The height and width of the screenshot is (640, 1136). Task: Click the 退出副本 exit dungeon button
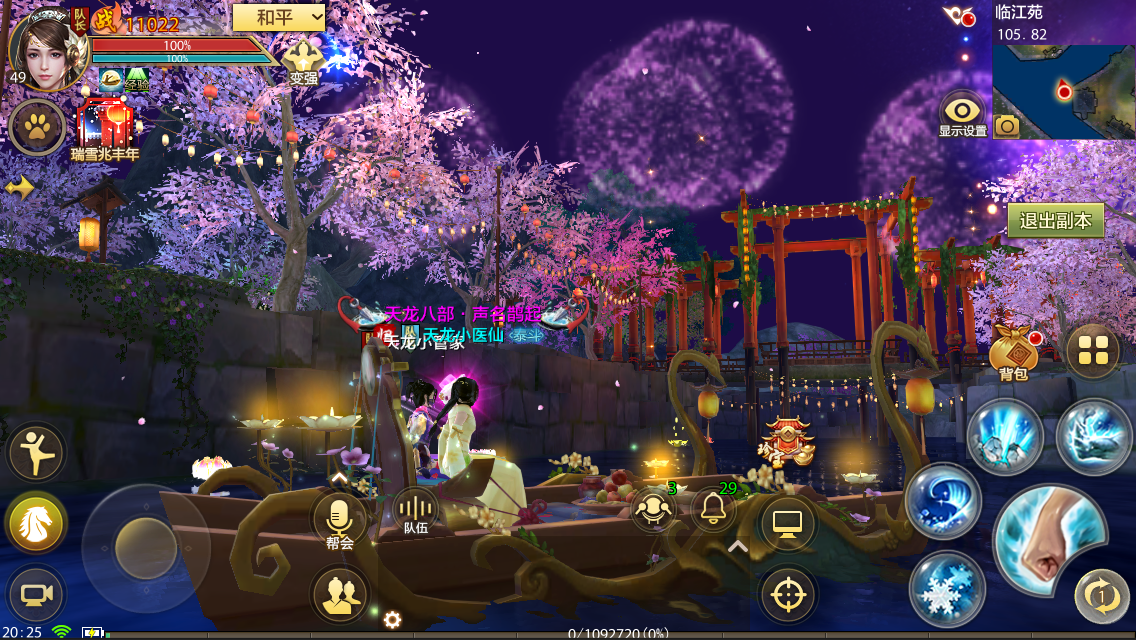click(1055, 221)
